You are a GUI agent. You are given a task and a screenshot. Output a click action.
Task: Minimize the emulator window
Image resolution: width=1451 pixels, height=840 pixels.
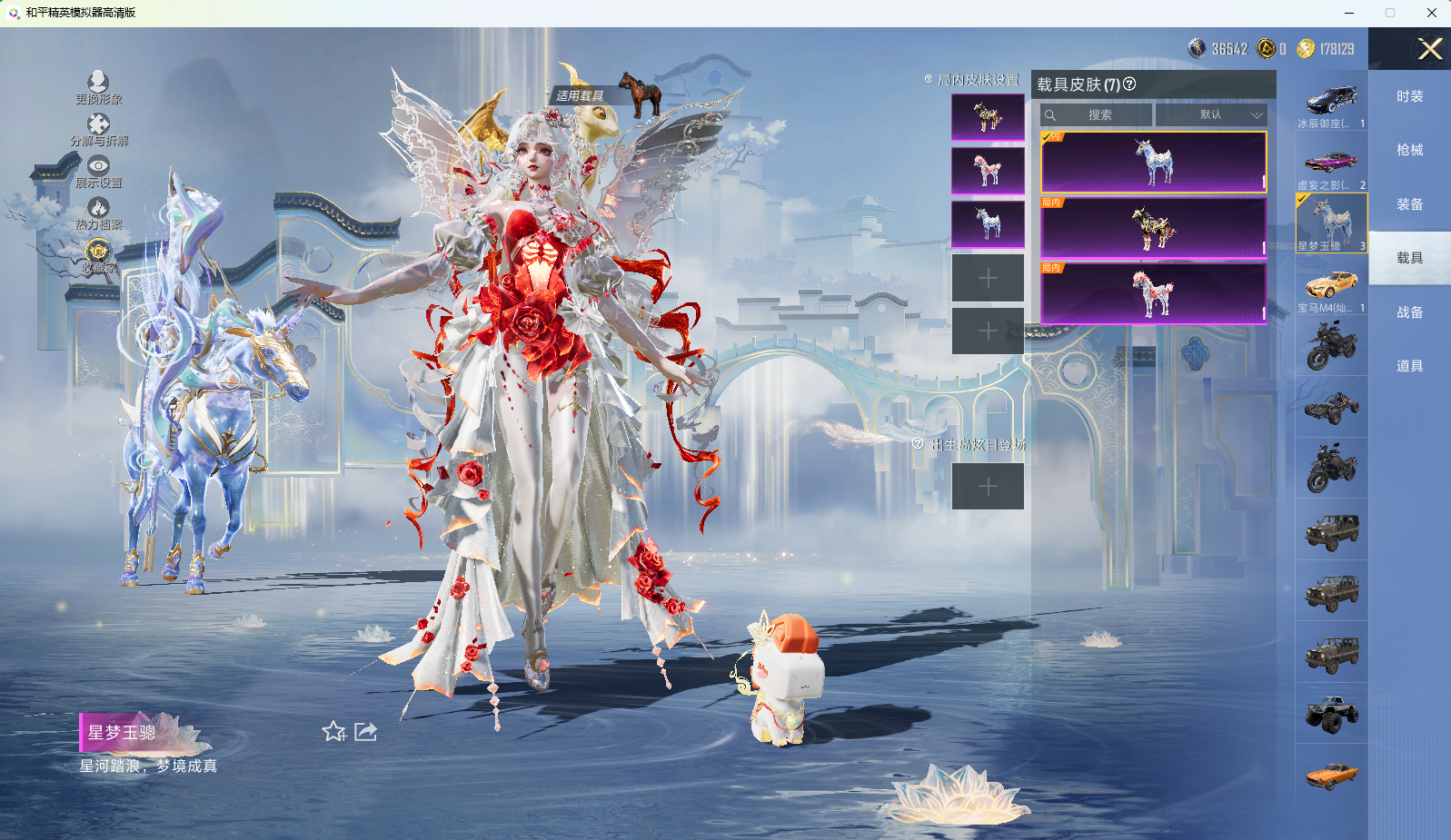pos(1349,13)
